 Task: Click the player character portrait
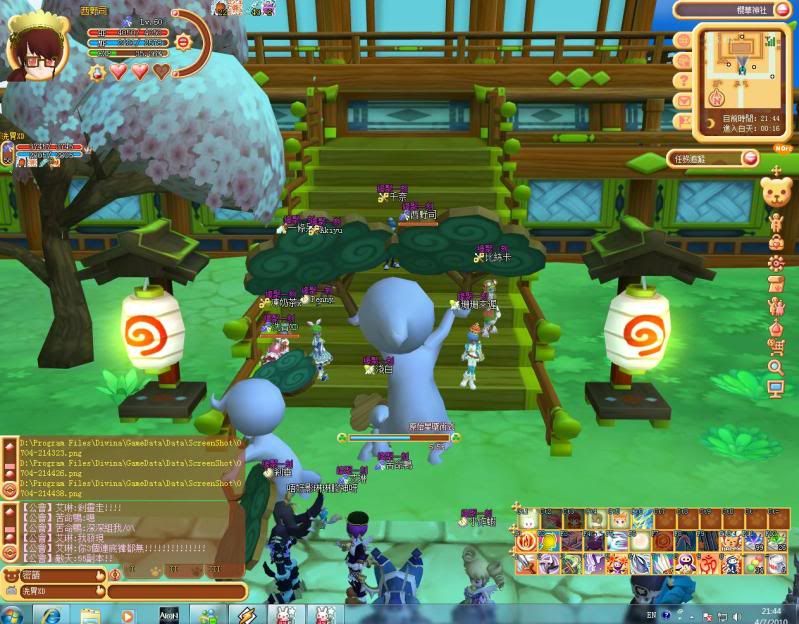click(34, 45)
